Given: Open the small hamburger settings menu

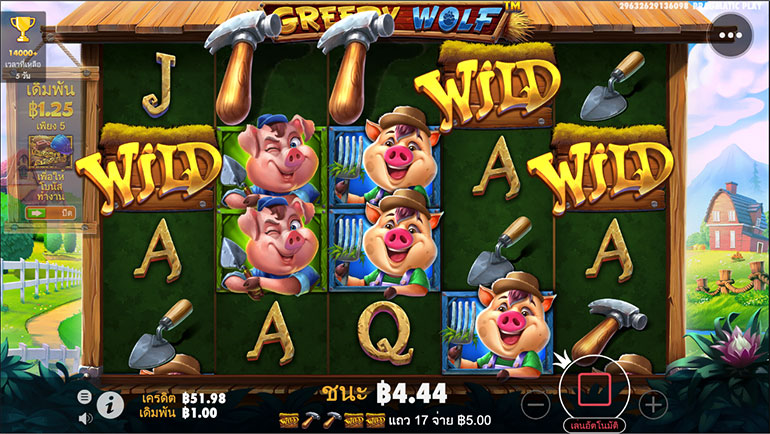Looking at the screenshot, I should click(85, 397).
